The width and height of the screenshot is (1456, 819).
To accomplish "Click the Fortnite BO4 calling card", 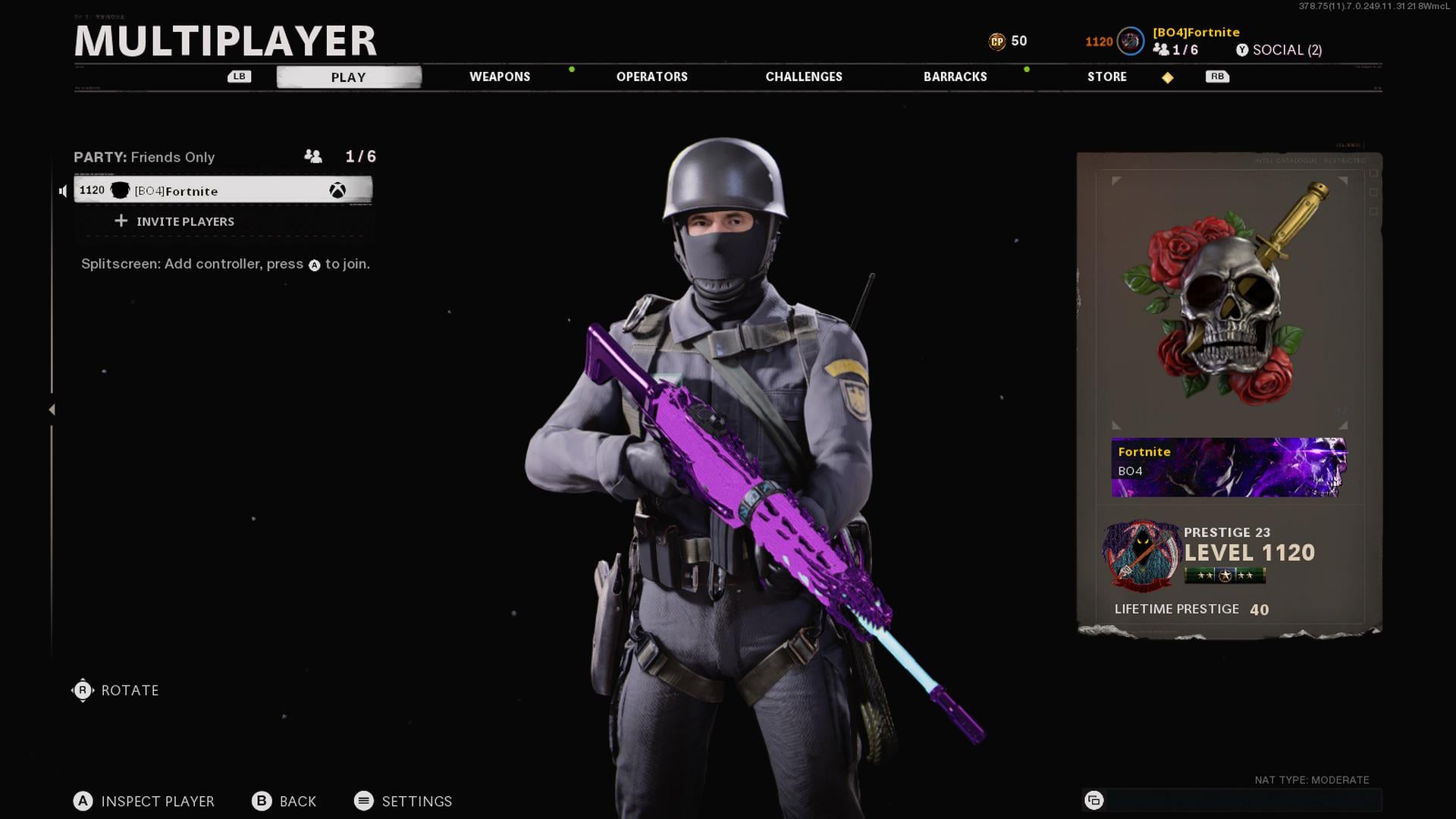I will tap(1228, 466).
